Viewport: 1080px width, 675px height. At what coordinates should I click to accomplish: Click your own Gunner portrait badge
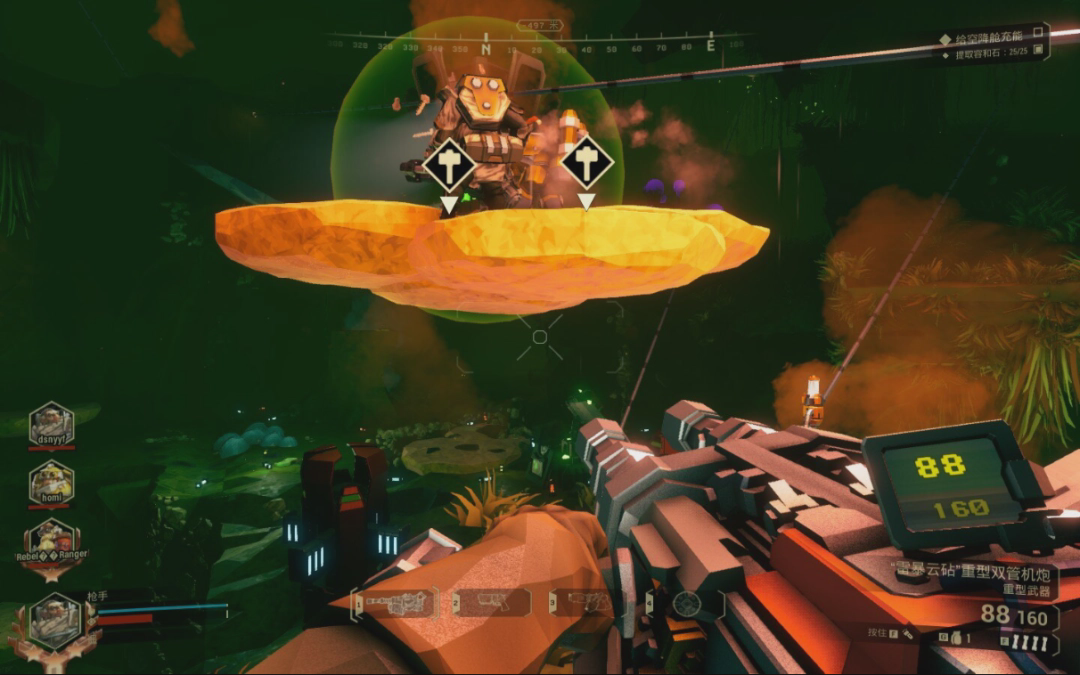click(x=53, y=619)
